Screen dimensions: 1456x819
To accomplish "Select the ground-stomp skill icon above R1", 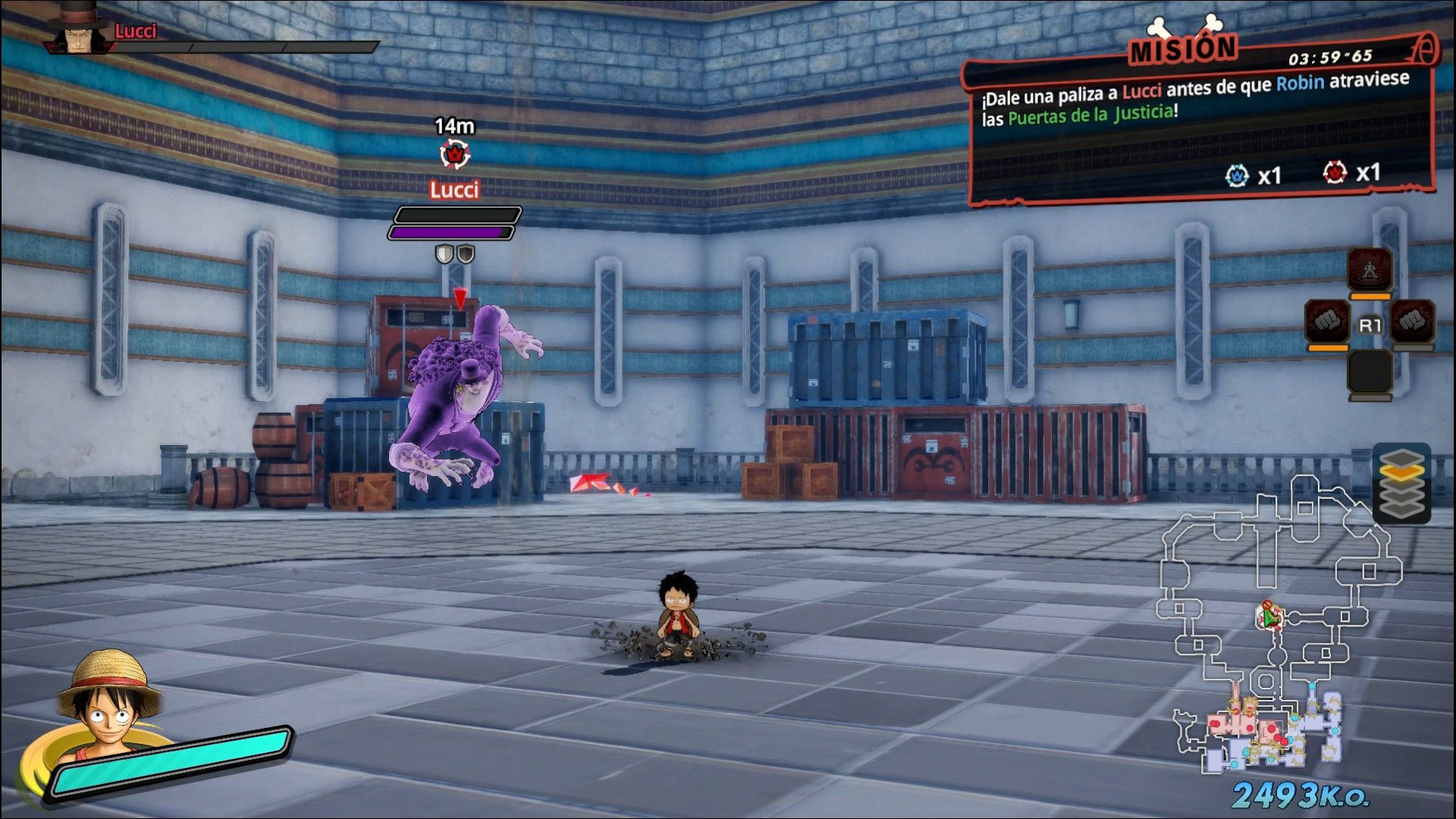I will point(1370,270).
